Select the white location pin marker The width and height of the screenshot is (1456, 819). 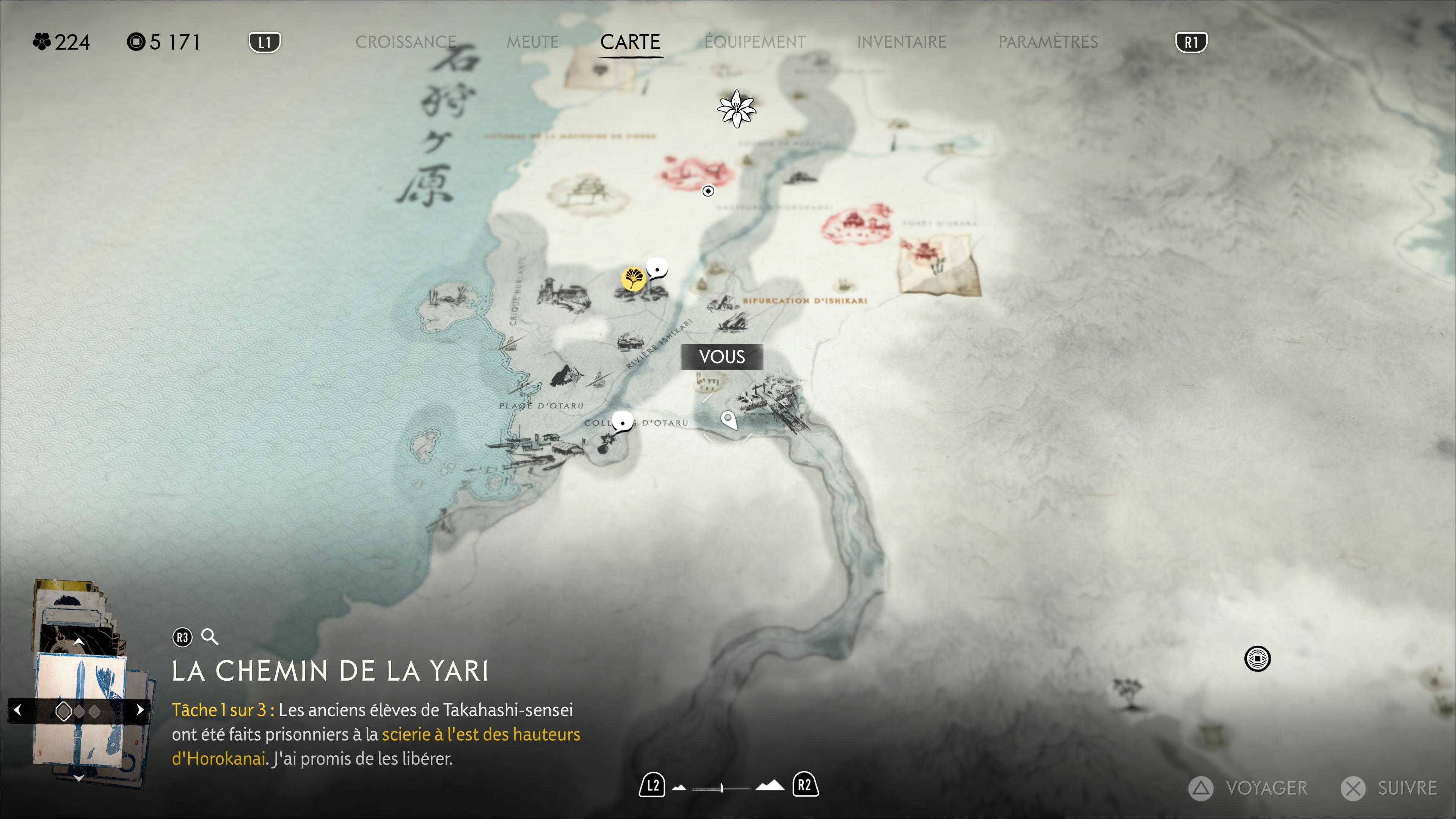728,420
